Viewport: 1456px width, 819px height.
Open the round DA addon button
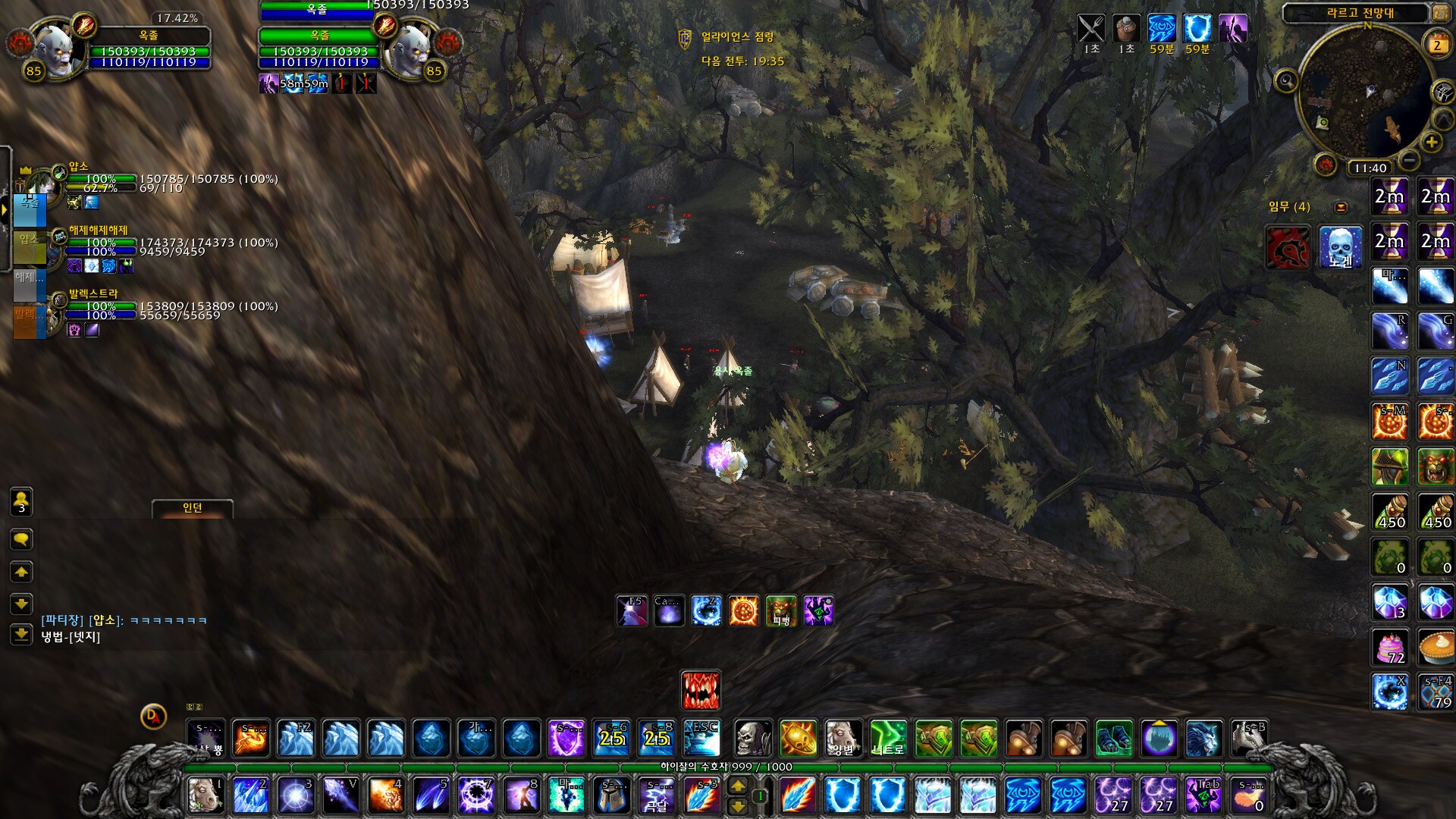153,716
